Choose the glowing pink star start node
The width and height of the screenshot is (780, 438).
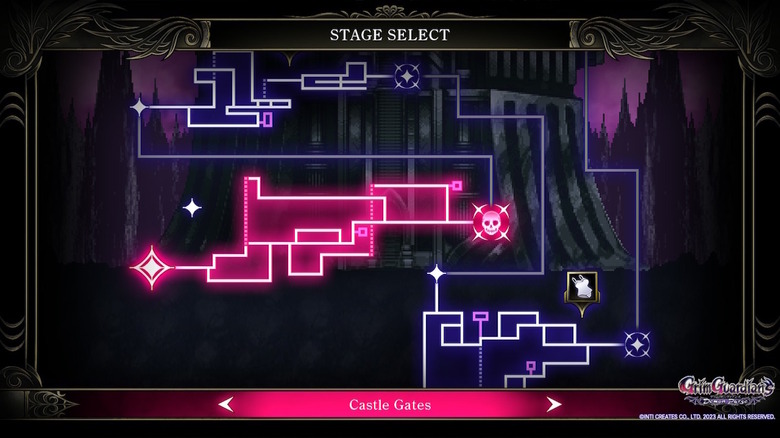[152, 267]
